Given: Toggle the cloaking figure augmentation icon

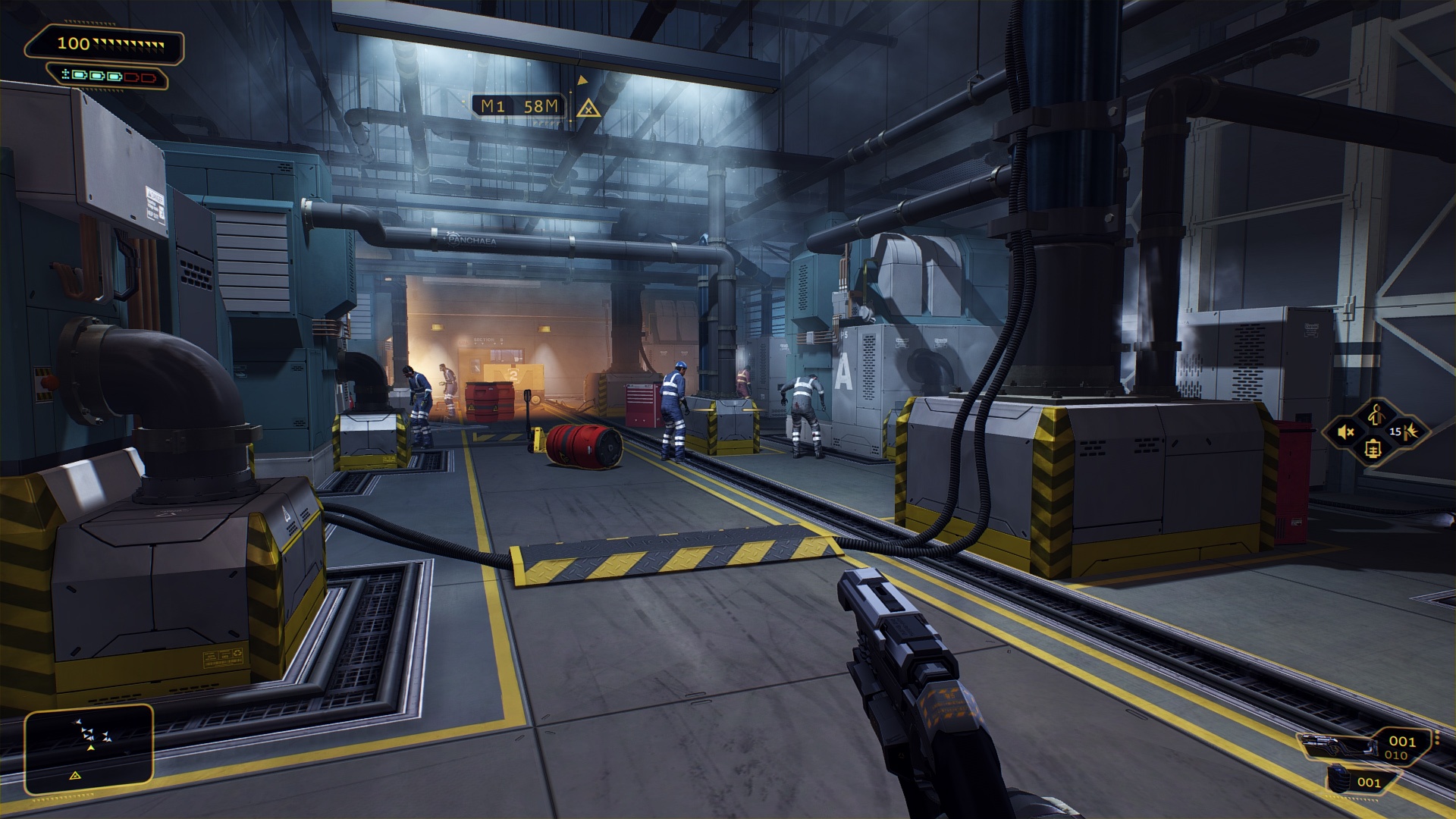Looking at the screenshot, I should [x=1376, y=414].
